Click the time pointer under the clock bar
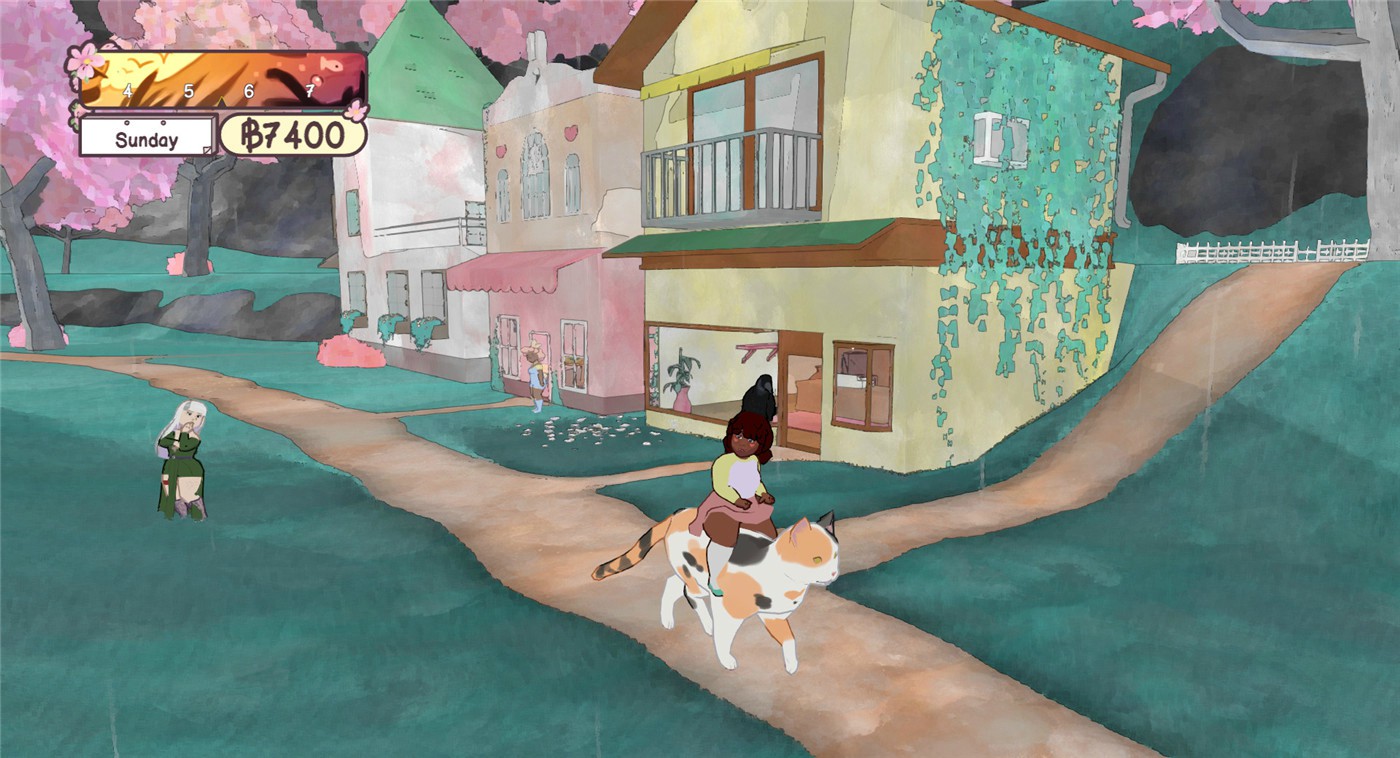The image size is (1400, 758). (220, 101)
